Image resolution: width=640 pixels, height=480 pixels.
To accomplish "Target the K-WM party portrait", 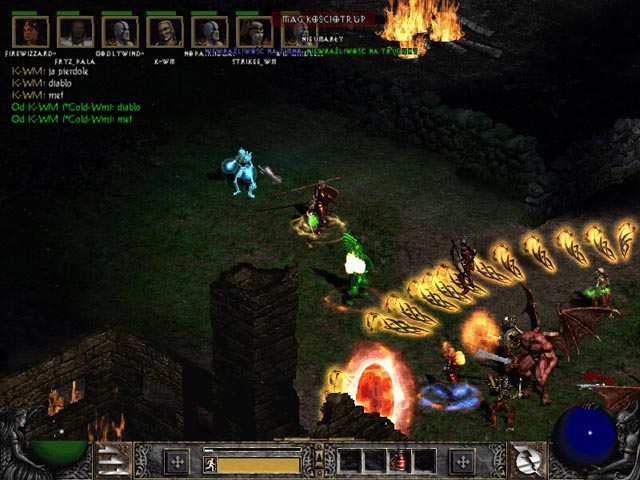I will click(x=164, y=32).
